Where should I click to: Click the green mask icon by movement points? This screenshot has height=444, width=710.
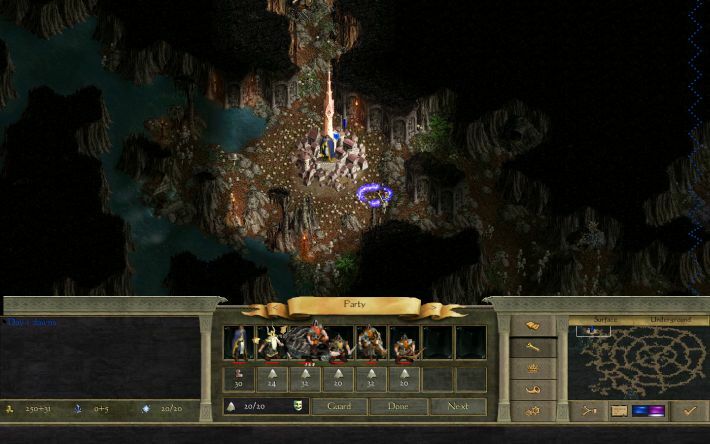[298, 406]
